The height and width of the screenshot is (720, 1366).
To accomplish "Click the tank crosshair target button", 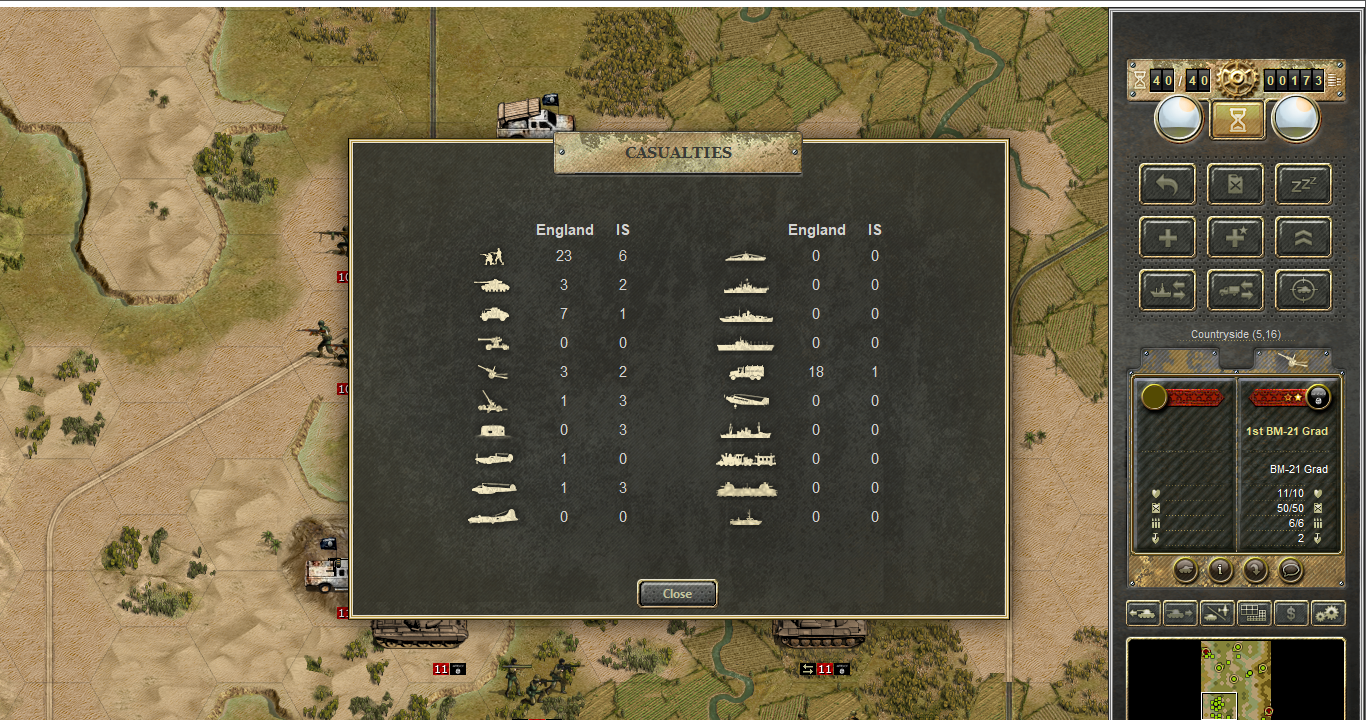I will pos(1303,290).
